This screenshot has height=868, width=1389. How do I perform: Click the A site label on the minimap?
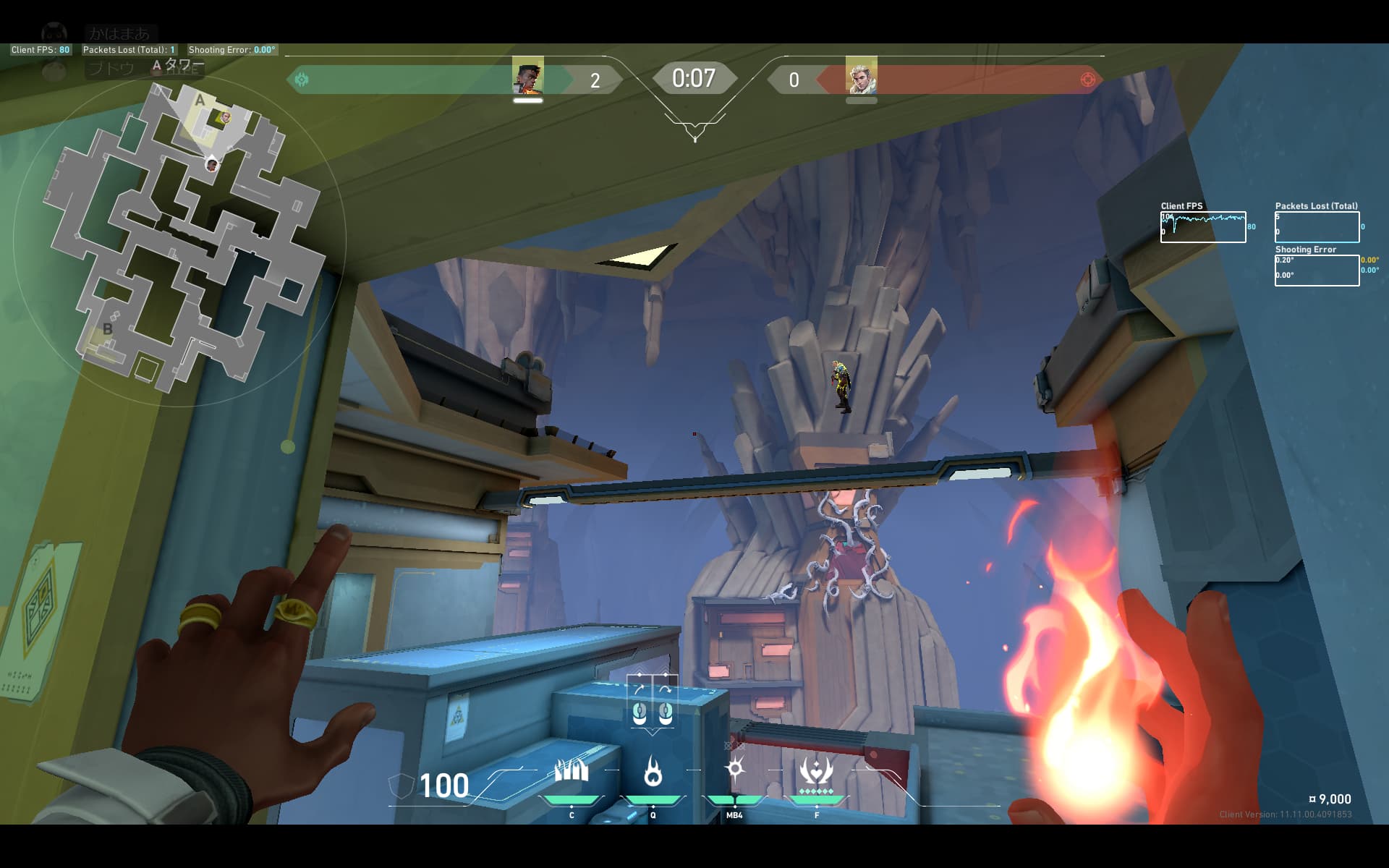200,101
